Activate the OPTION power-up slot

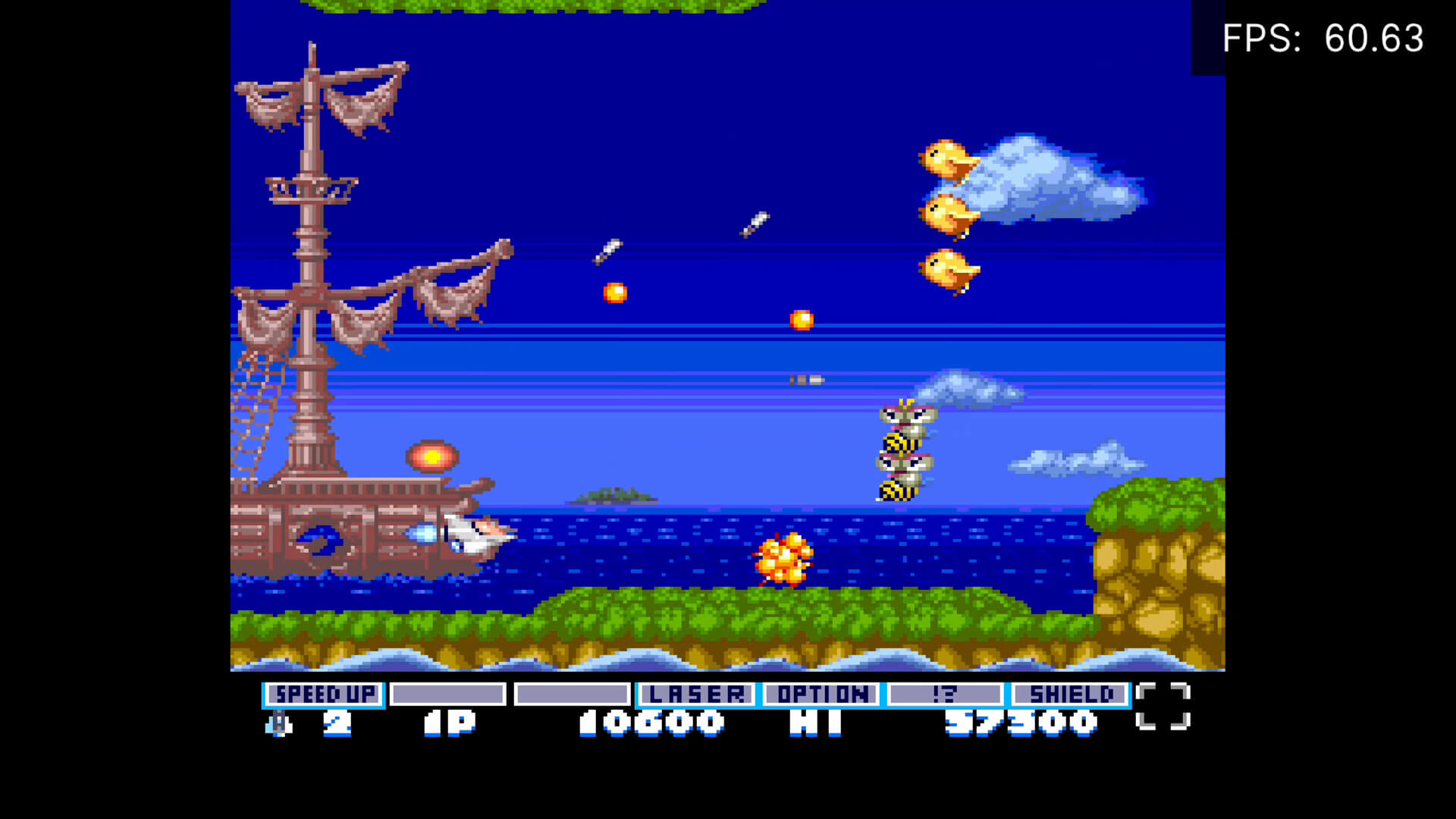821,694
